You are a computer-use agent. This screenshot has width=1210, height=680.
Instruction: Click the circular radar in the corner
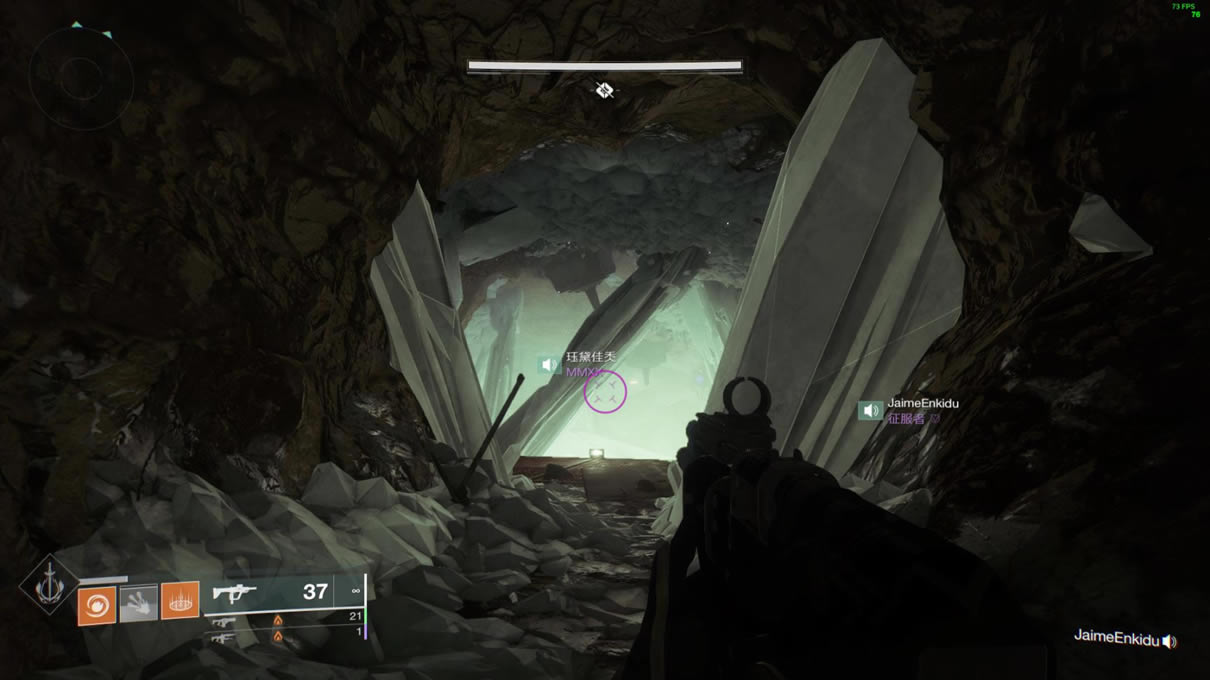(81, 78)
